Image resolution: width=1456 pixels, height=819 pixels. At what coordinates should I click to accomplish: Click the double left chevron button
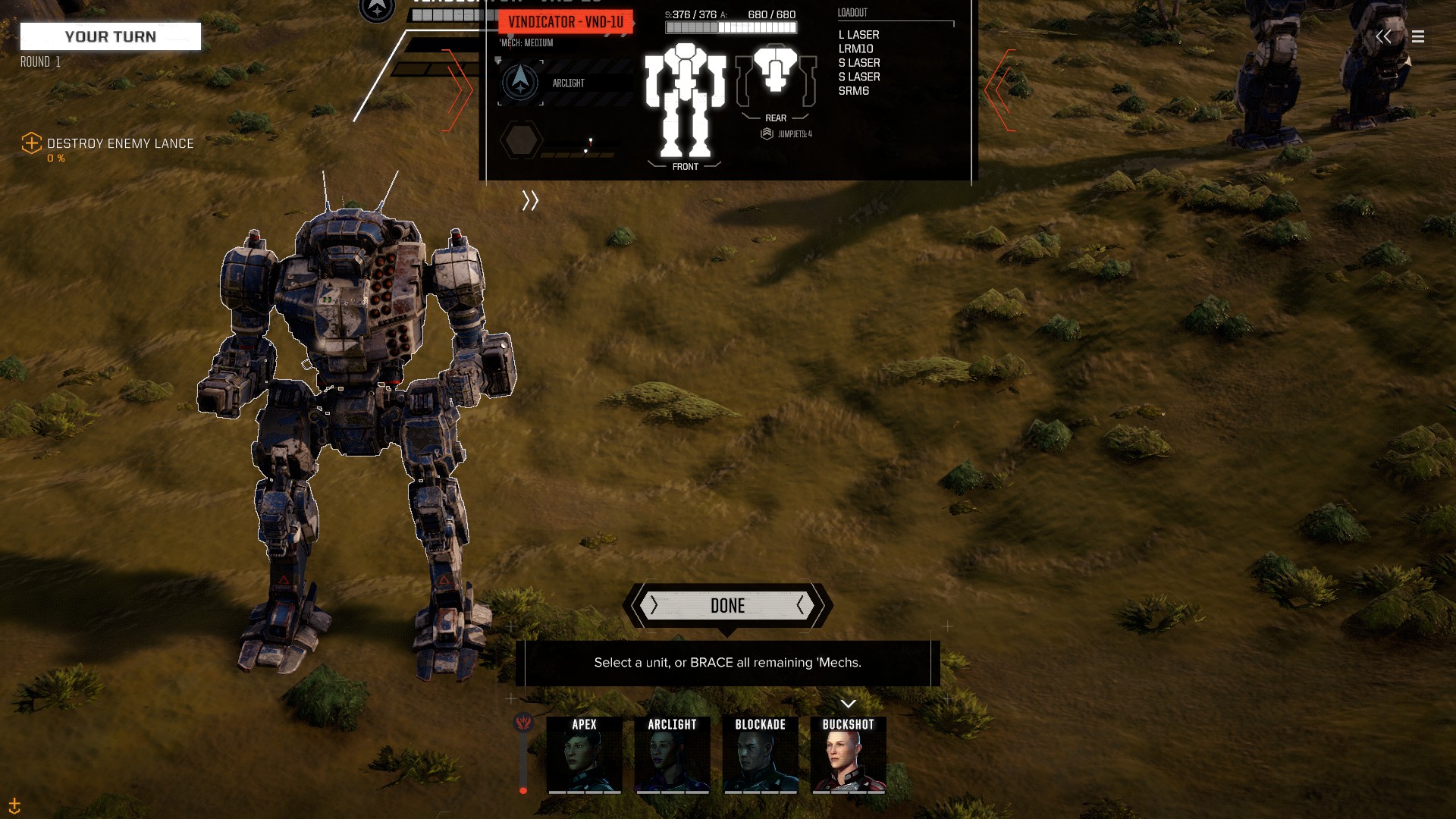[1383, 36]
